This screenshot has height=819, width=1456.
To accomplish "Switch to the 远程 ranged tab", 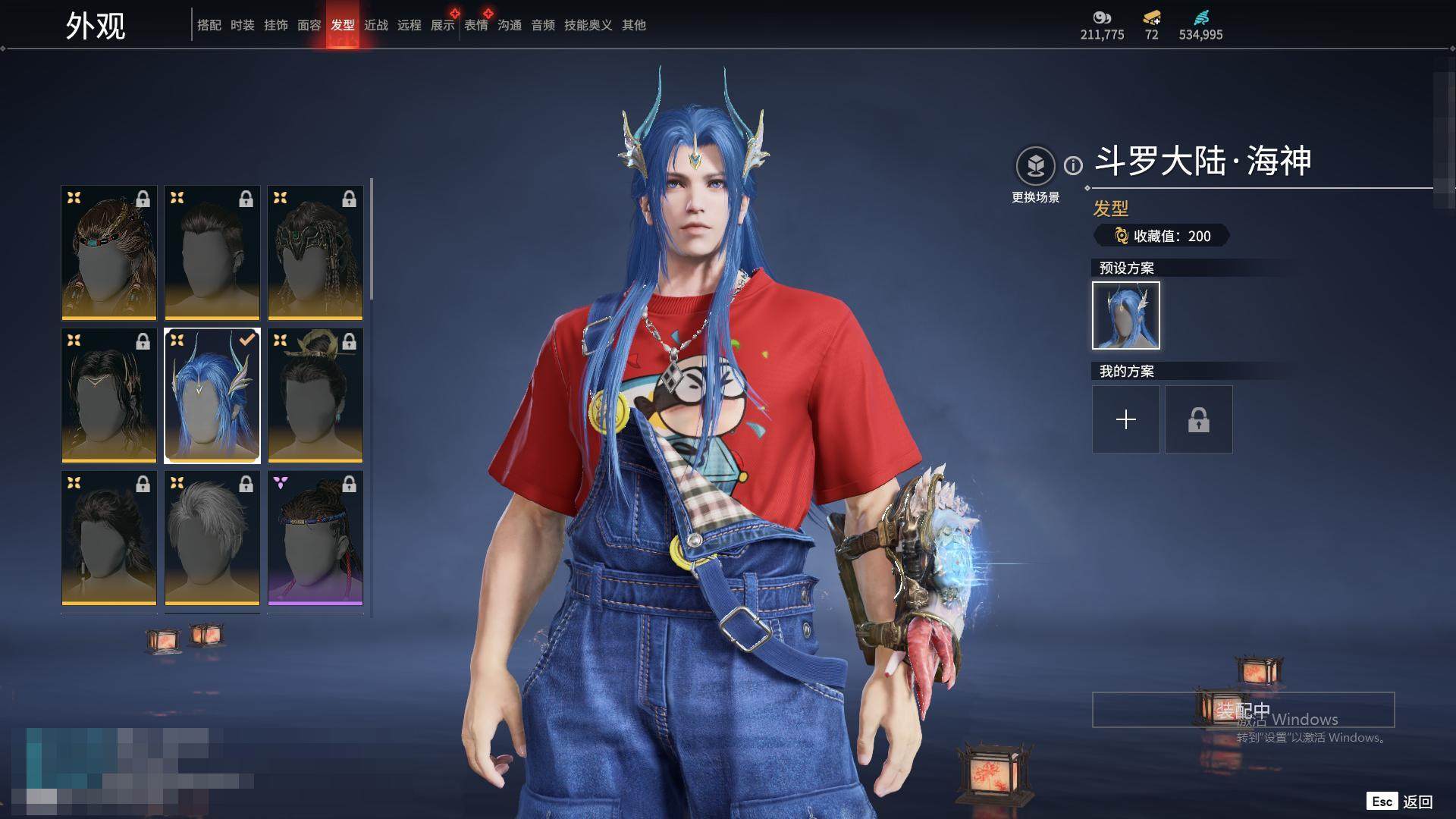I will 409,25.
